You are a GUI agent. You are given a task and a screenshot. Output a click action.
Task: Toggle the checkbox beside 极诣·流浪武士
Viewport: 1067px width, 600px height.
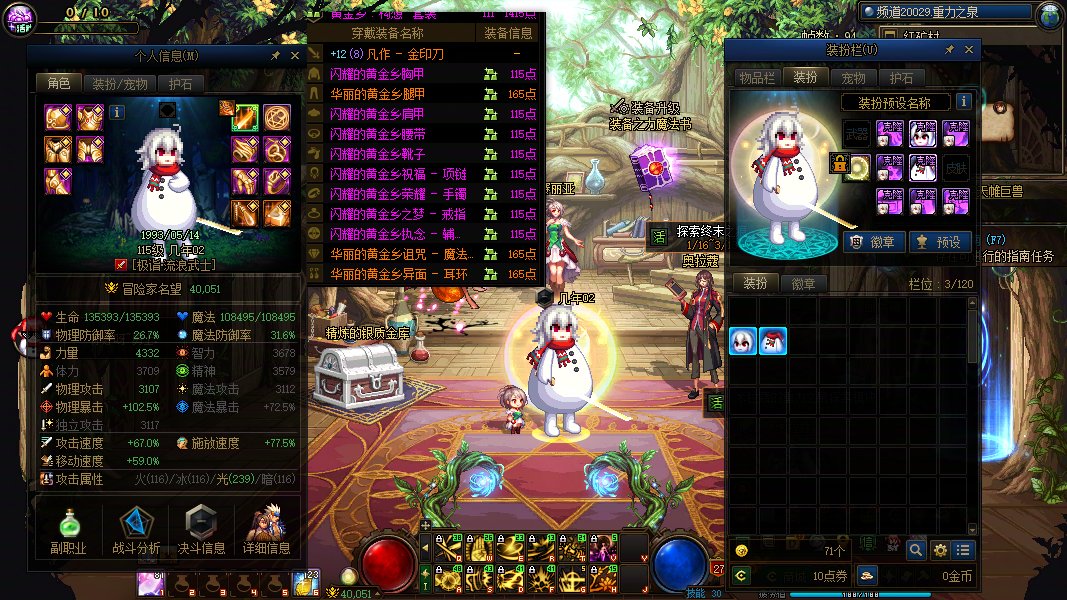click(x=121, y=265)
